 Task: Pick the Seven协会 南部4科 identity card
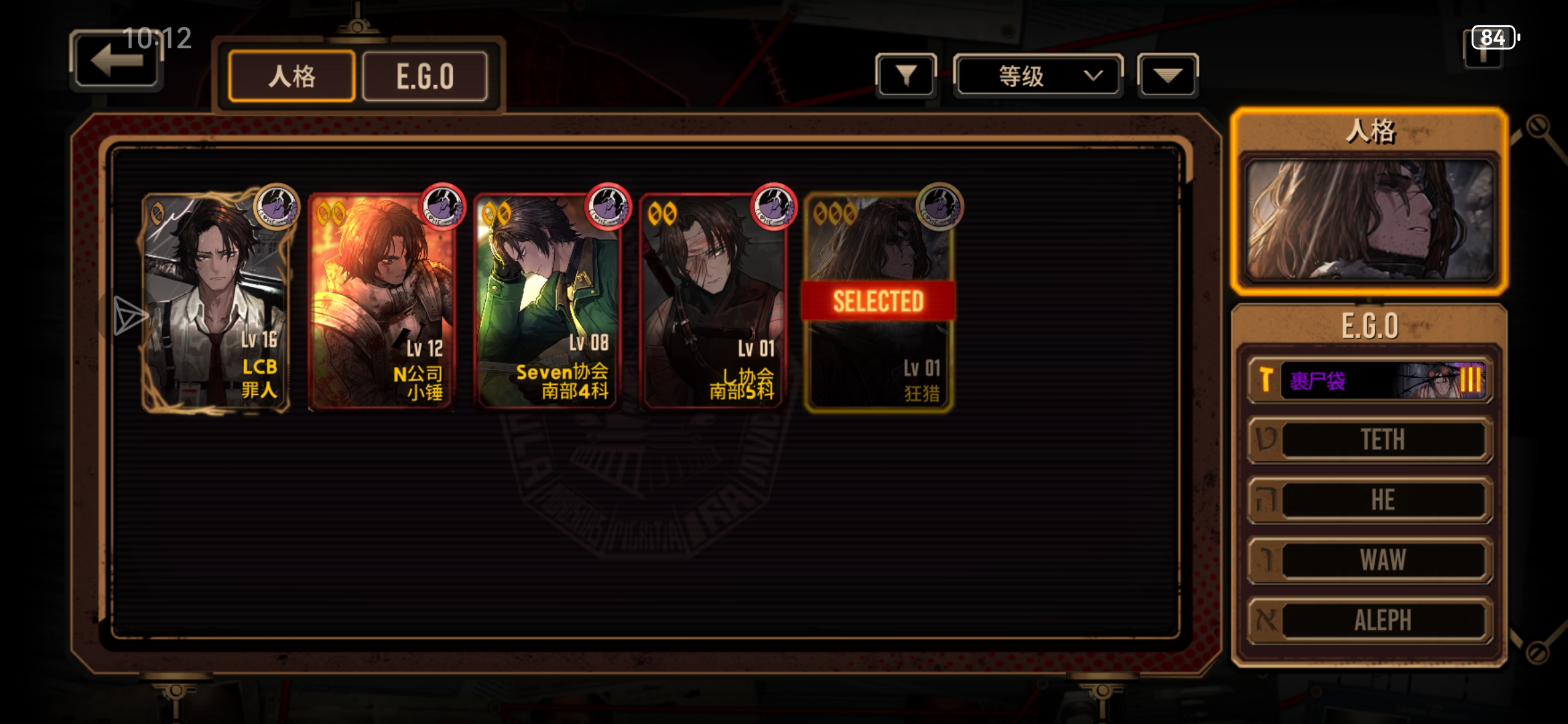pos(546,302)
